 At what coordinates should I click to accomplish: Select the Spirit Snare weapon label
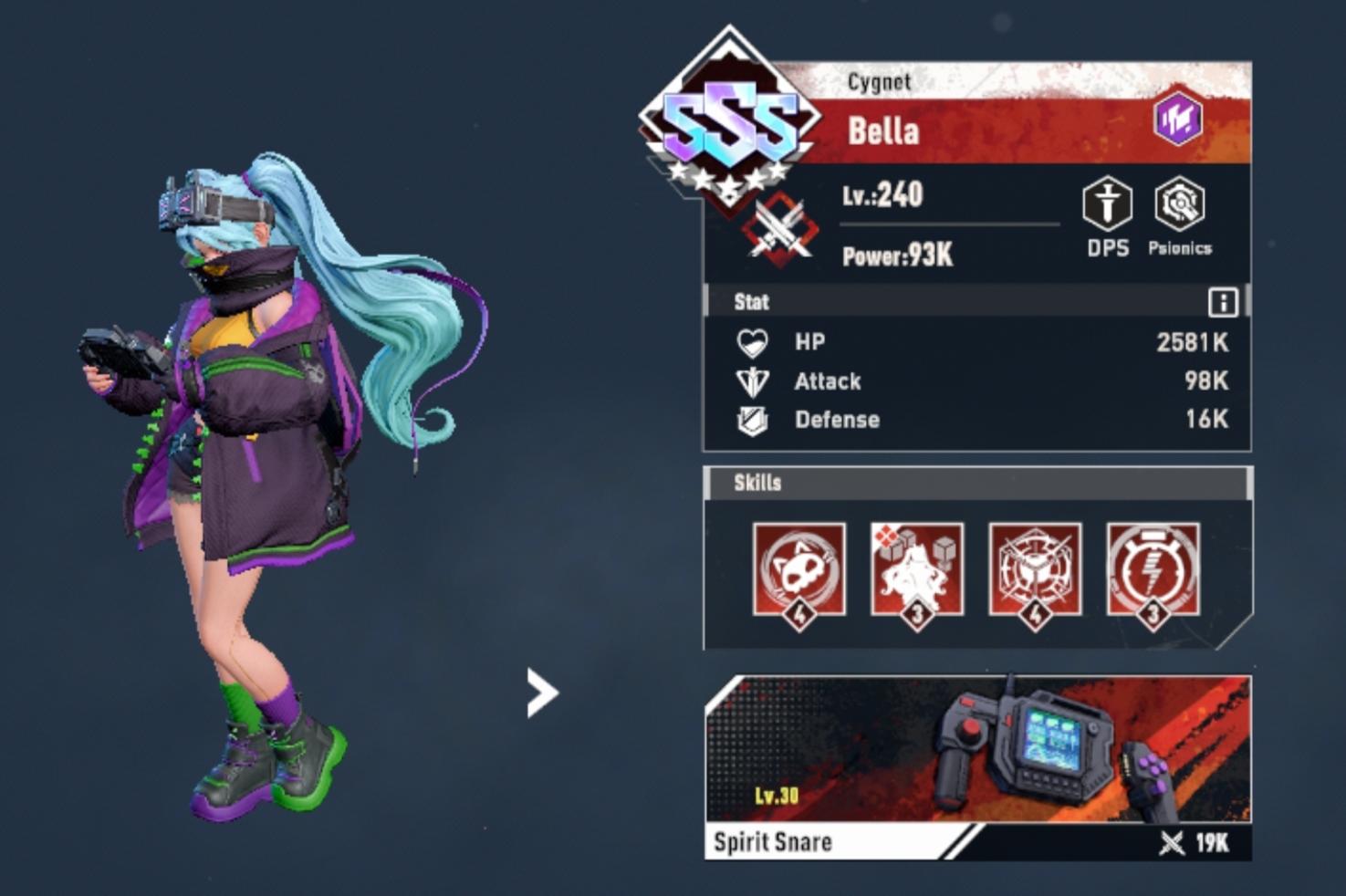(774, 842)
